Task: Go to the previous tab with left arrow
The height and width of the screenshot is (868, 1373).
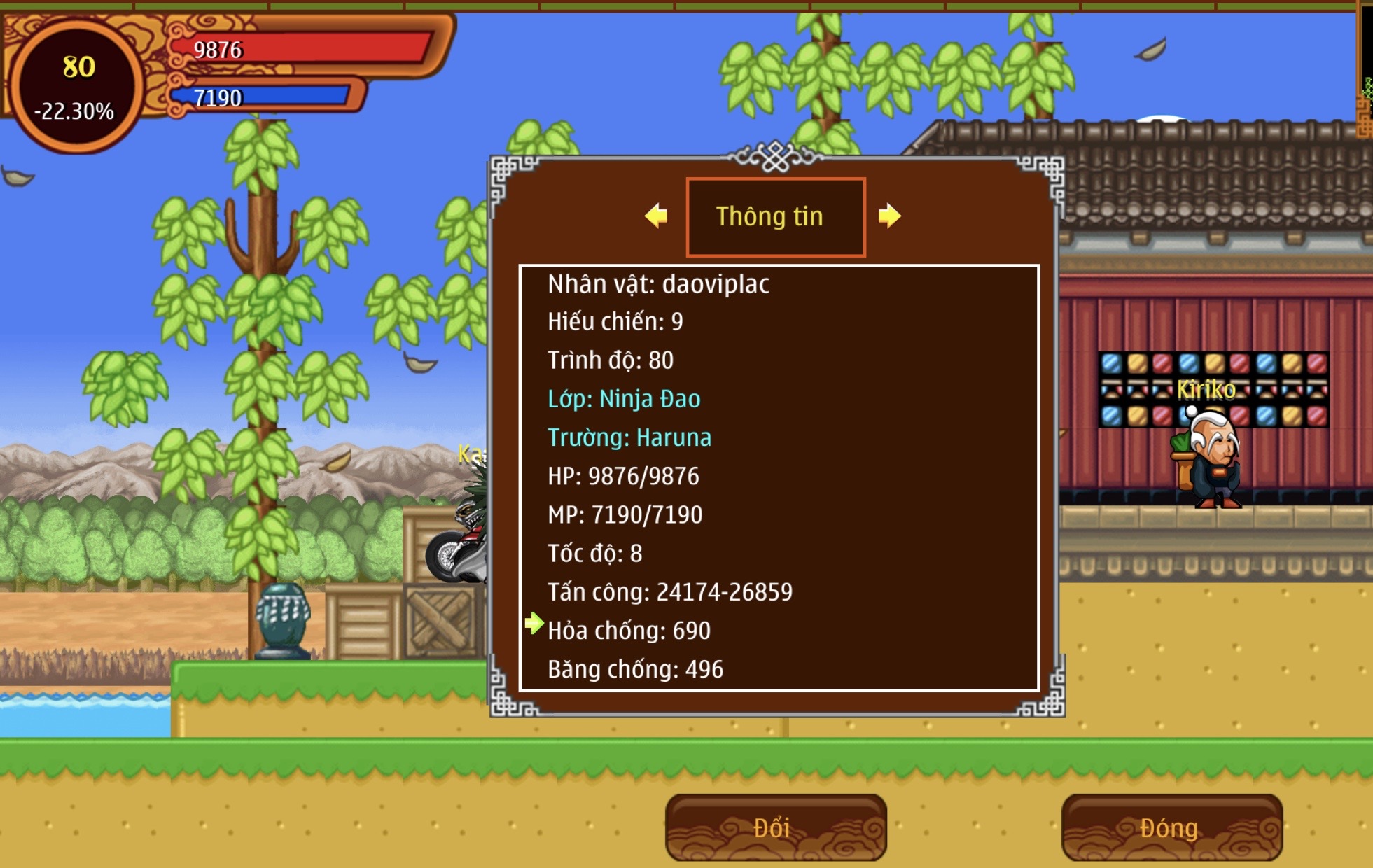Action: pyautogui.click(x=656, y=216)
